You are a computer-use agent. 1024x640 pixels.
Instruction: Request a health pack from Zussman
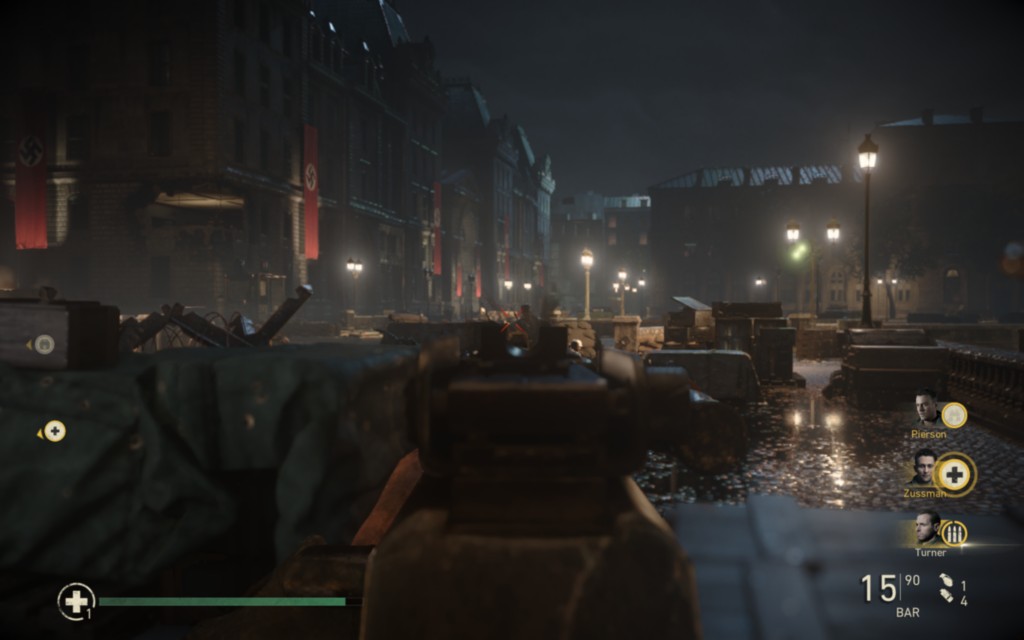[955, 474]
